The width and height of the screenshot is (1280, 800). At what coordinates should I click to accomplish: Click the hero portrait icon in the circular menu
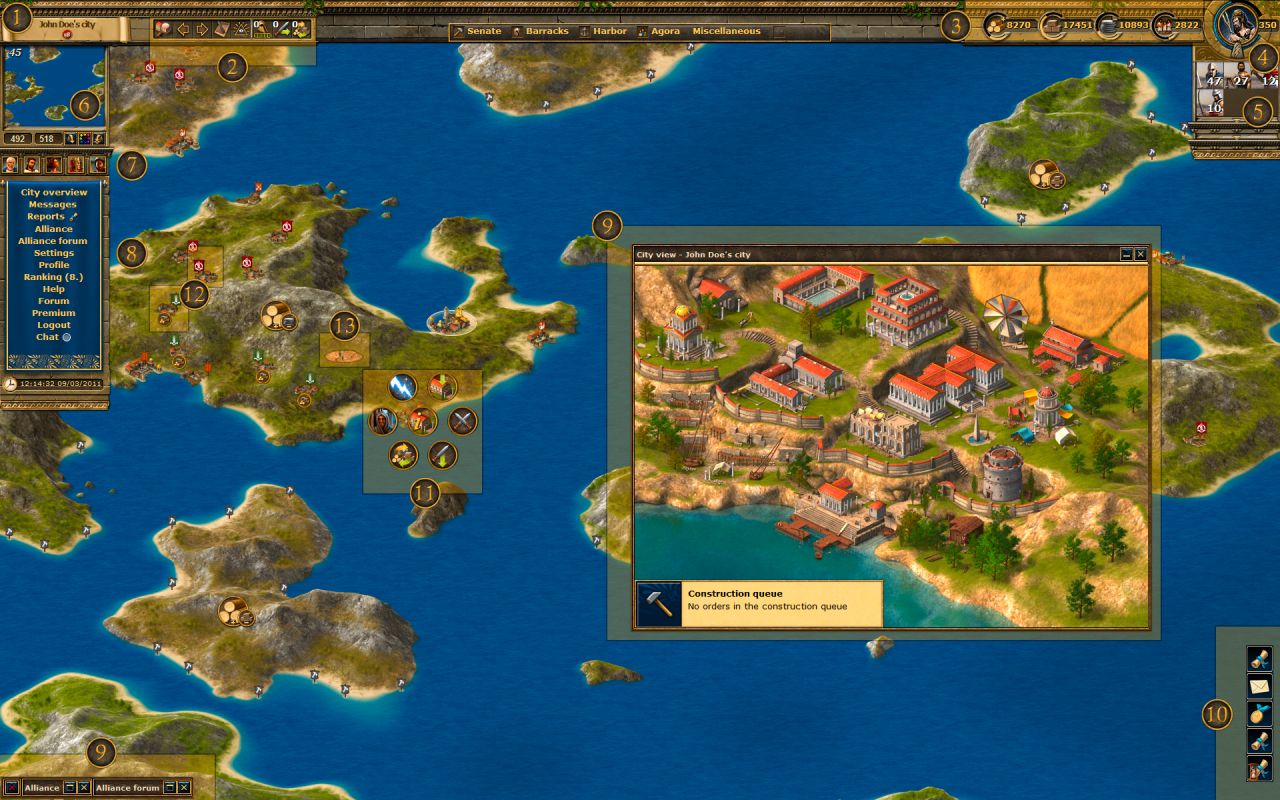(382, 420)
